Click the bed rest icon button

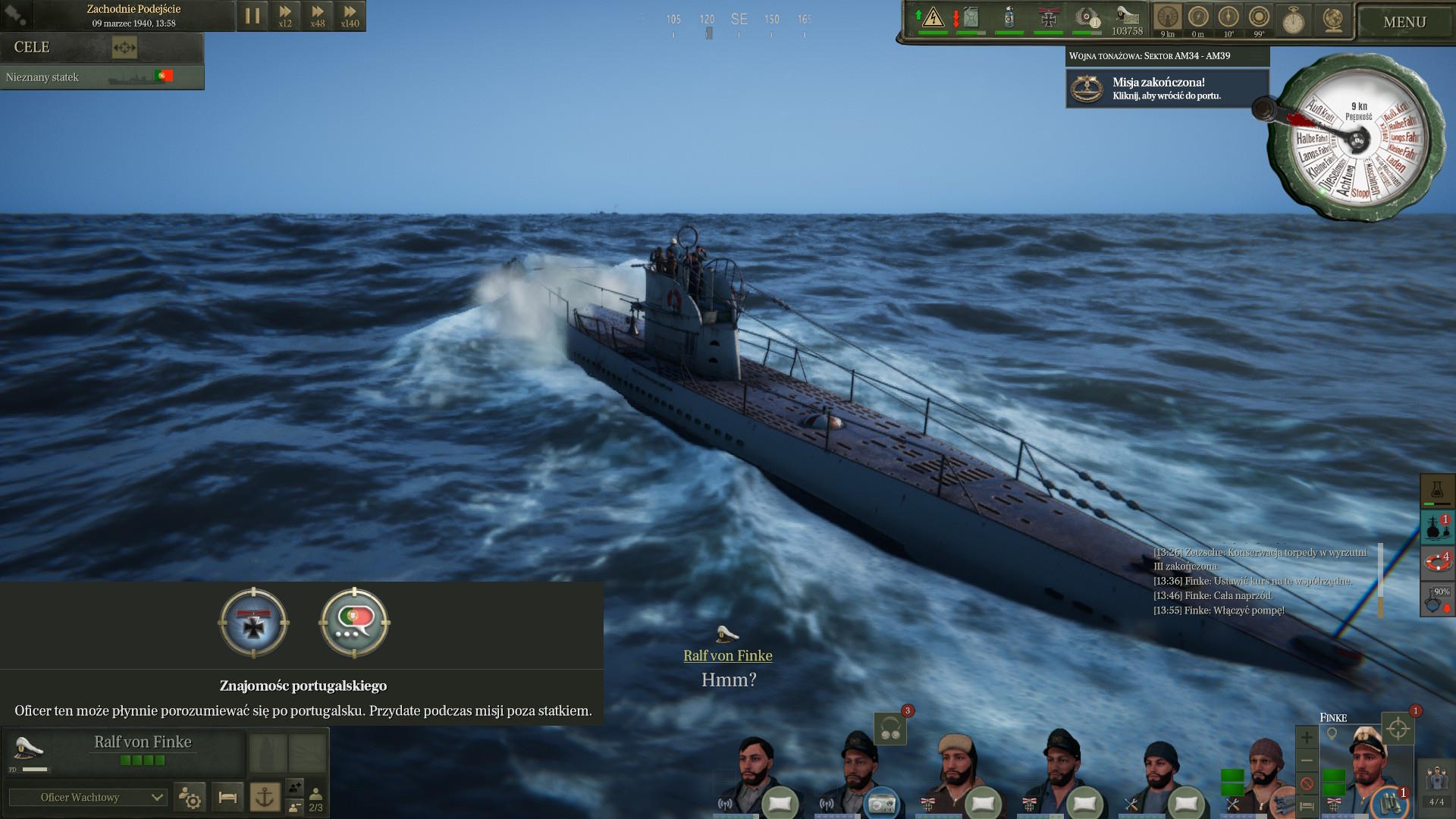click(x=227, y=797)
